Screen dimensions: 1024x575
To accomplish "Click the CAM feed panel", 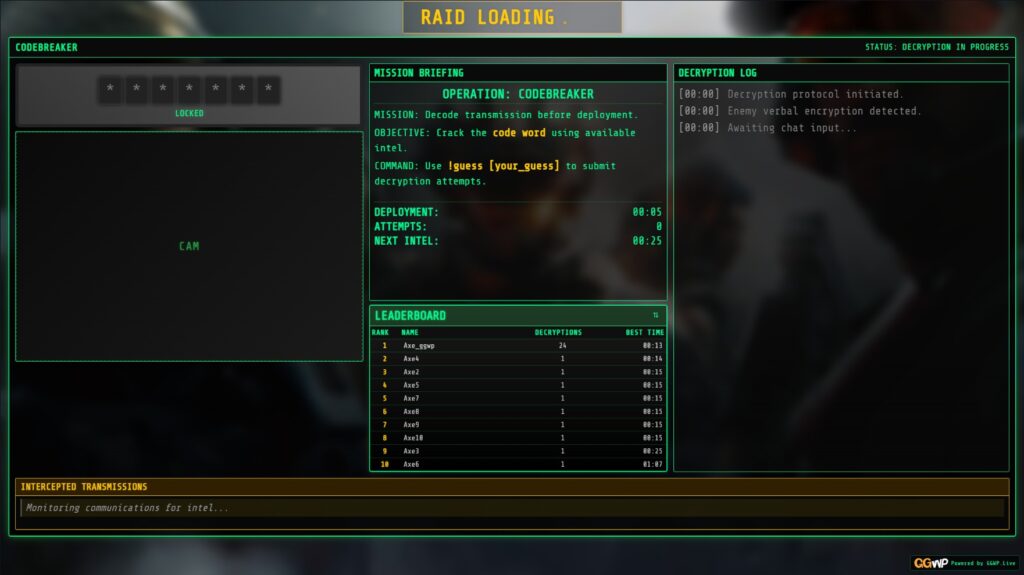I will (x=189, y=246).
